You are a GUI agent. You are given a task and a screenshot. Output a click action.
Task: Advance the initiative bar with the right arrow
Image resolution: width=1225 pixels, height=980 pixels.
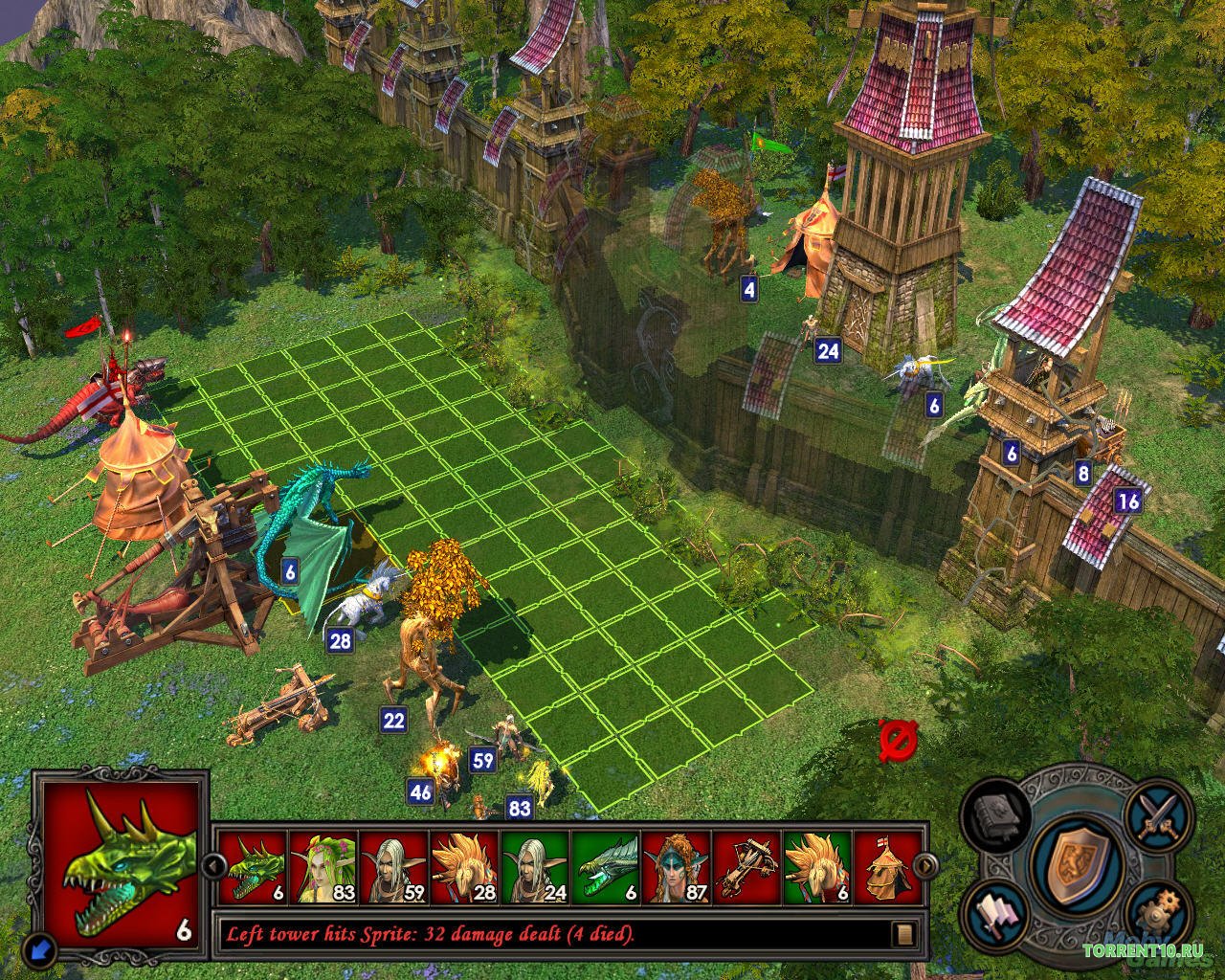point(925,866)
